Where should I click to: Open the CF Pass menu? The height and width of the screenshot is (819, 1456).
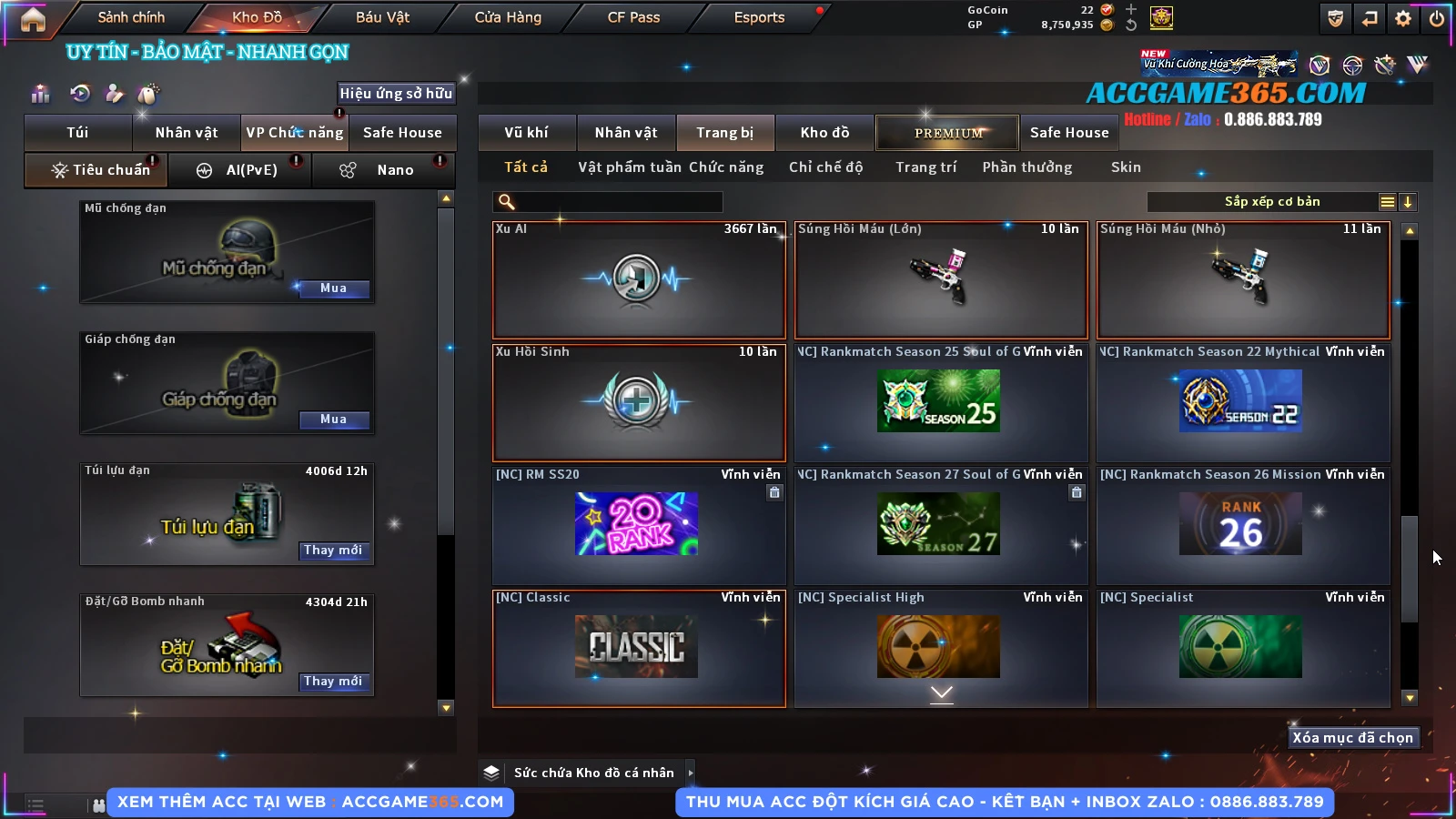coord(633,17)
